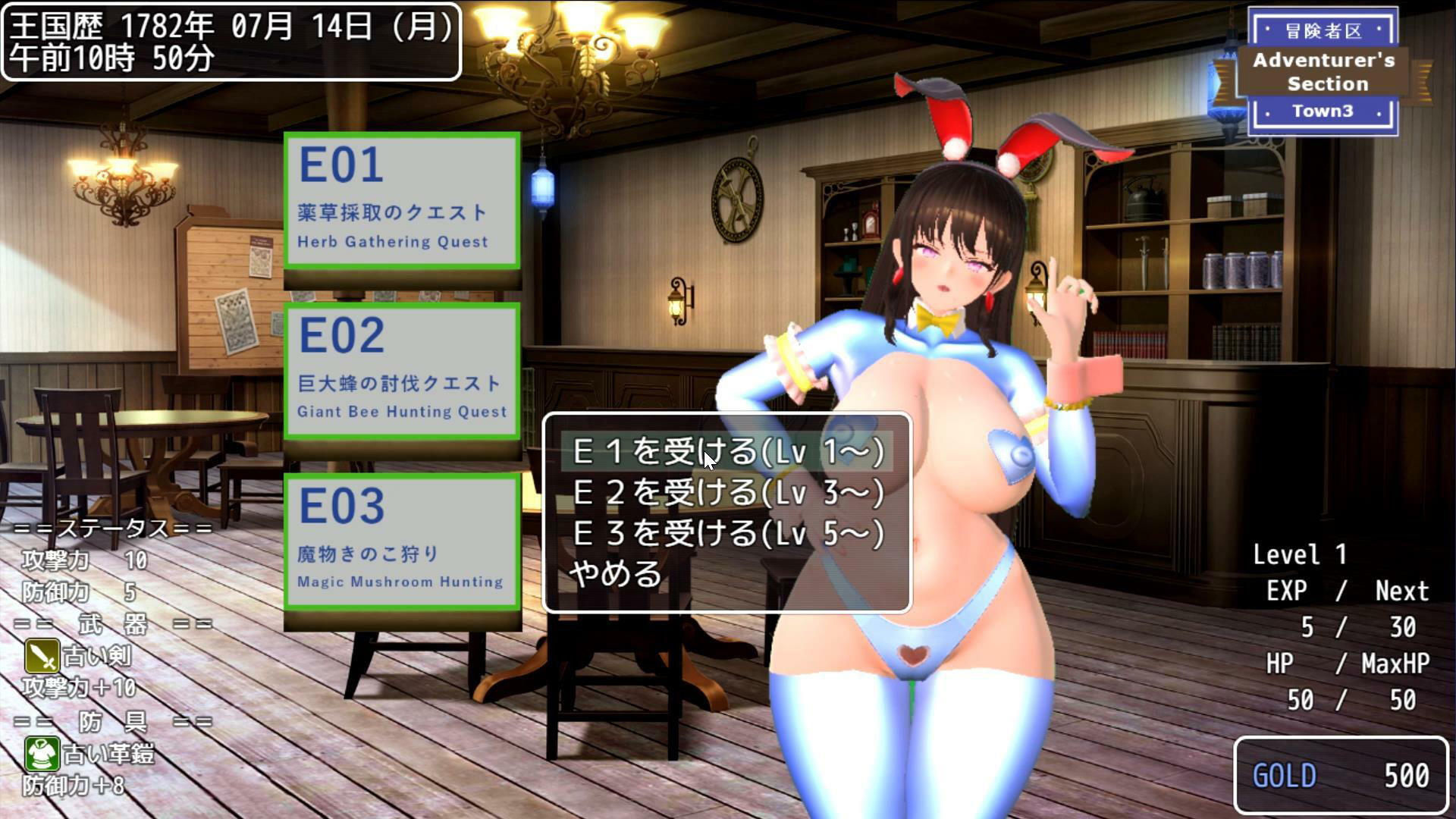
Task: Select the 古い剣 sword weapon icon
Action: click(x=42, y=655)
